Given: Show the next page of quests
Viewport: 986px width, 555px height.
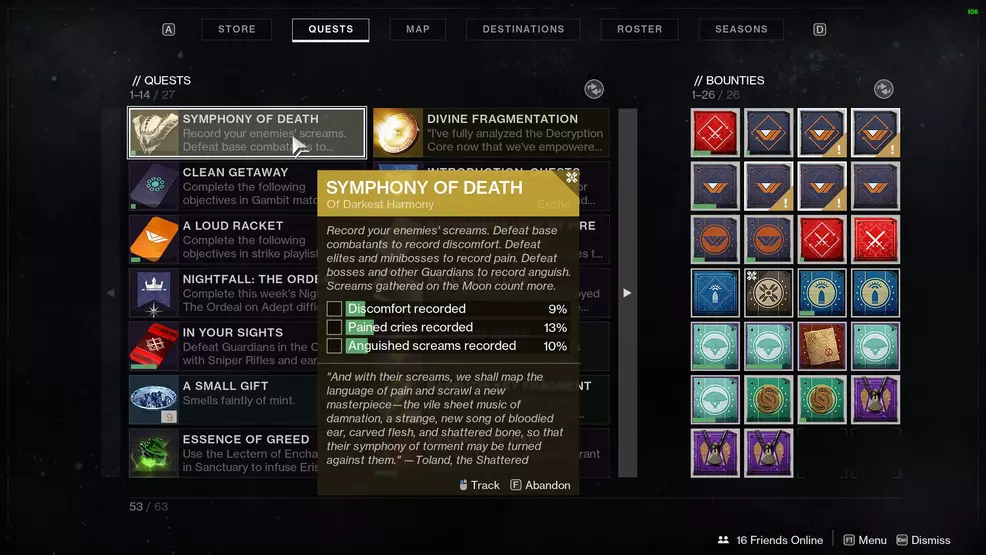Looking at the screenshot, I should pyautogui.click(x=627, y=293).
